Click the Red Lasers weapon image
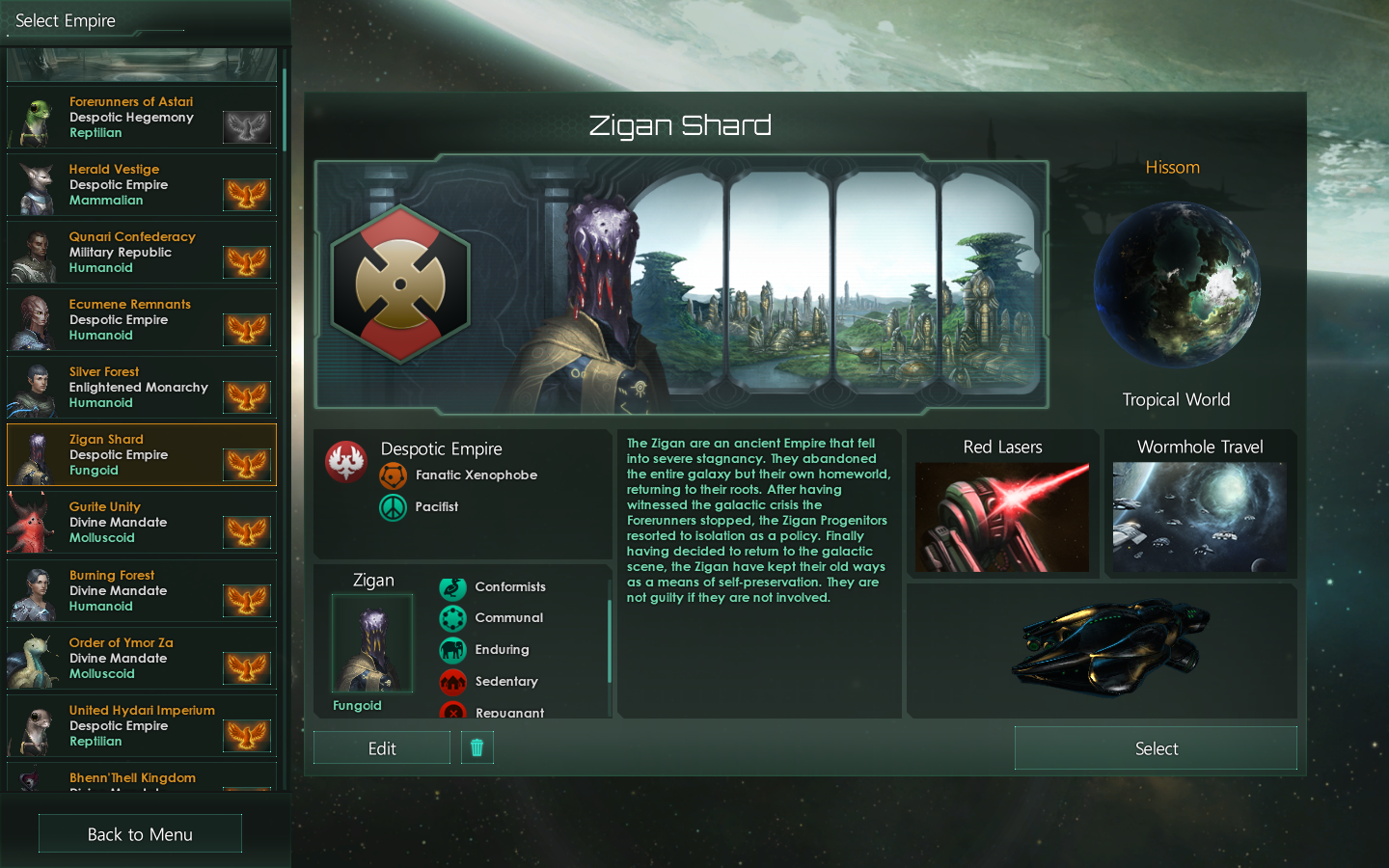The image size is (1389, 868). coord(1002,517)
